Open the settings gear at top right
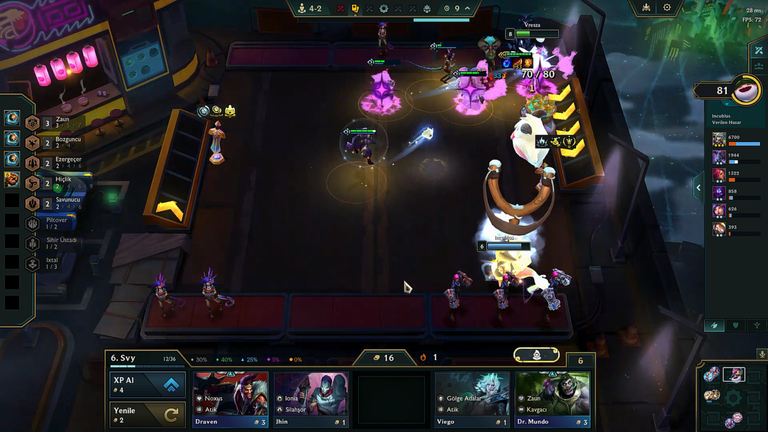This screenshot has width=768, height=432. (667, 8)
